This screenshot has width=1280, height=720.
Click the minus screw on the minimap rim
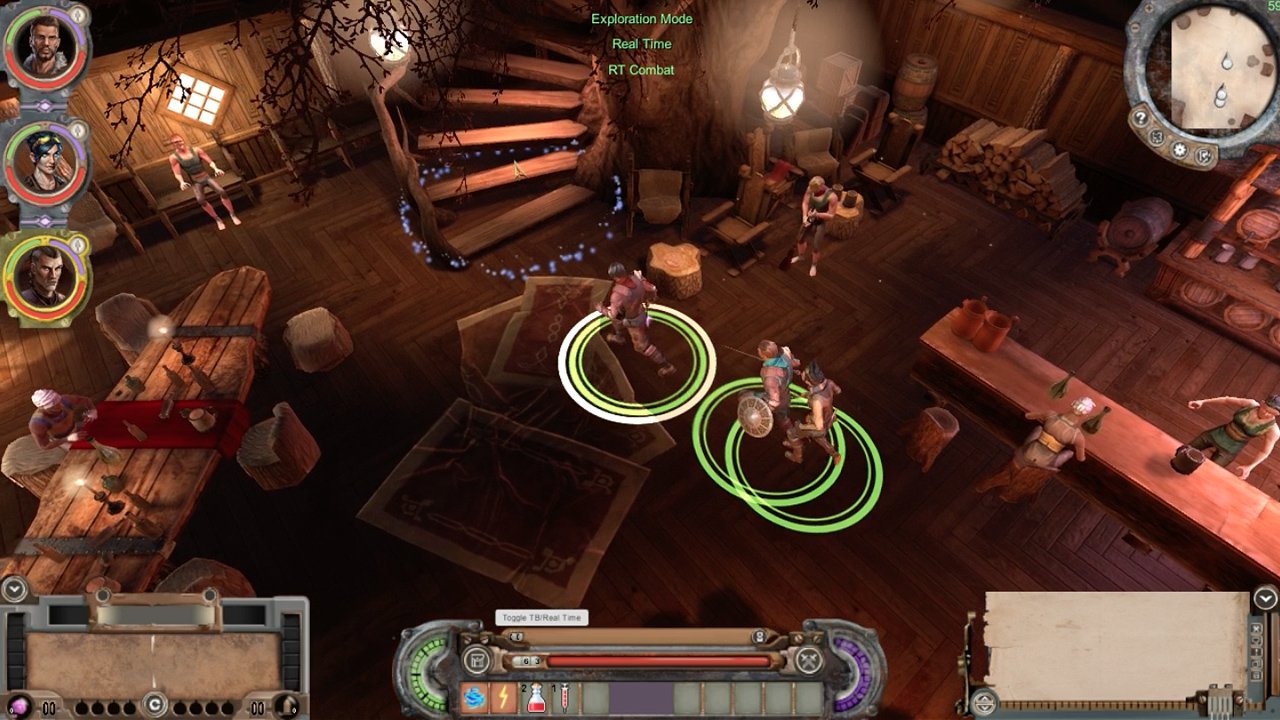[x=1135, y=28]
